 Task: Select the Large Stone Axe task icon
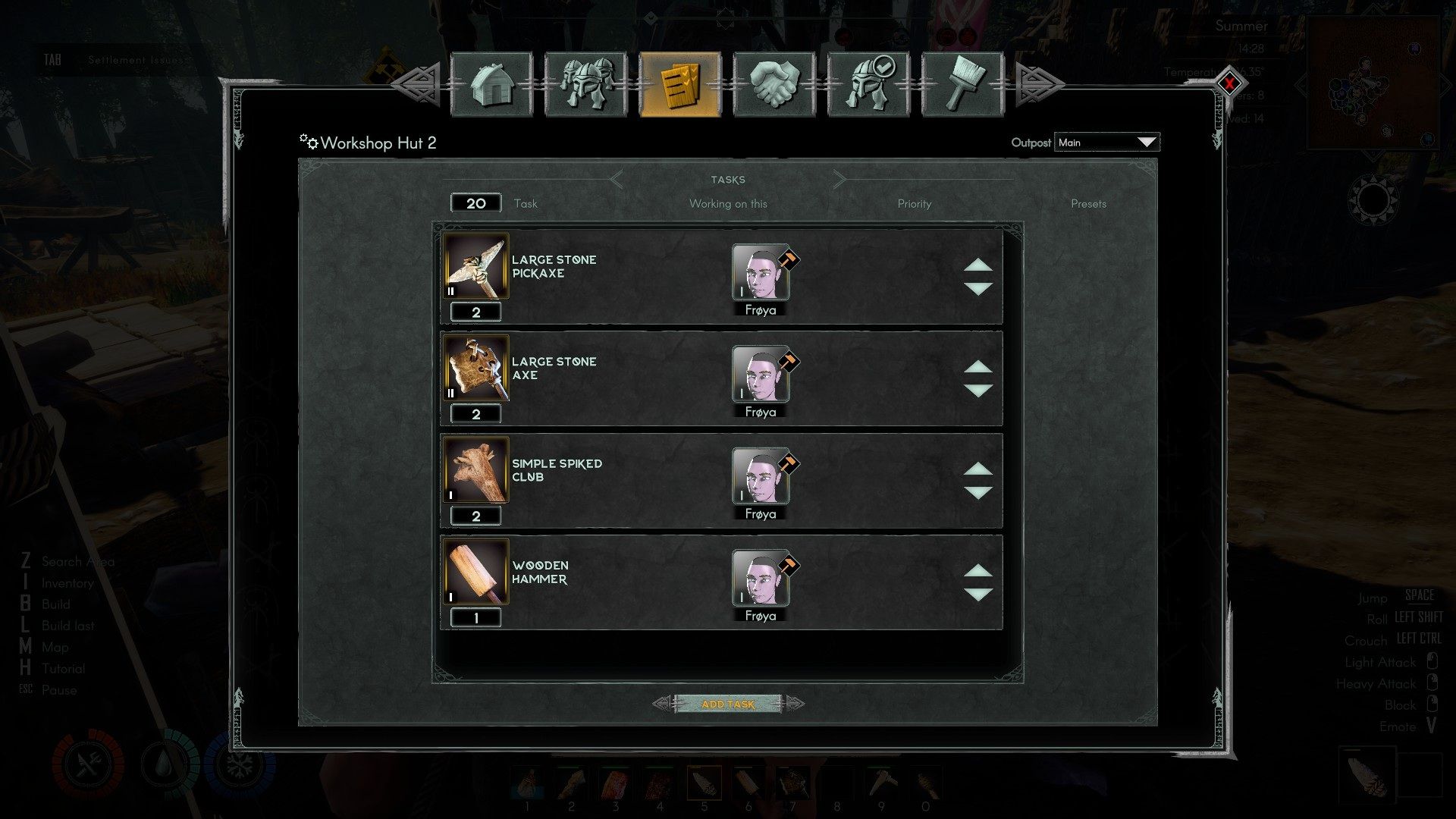476,369
